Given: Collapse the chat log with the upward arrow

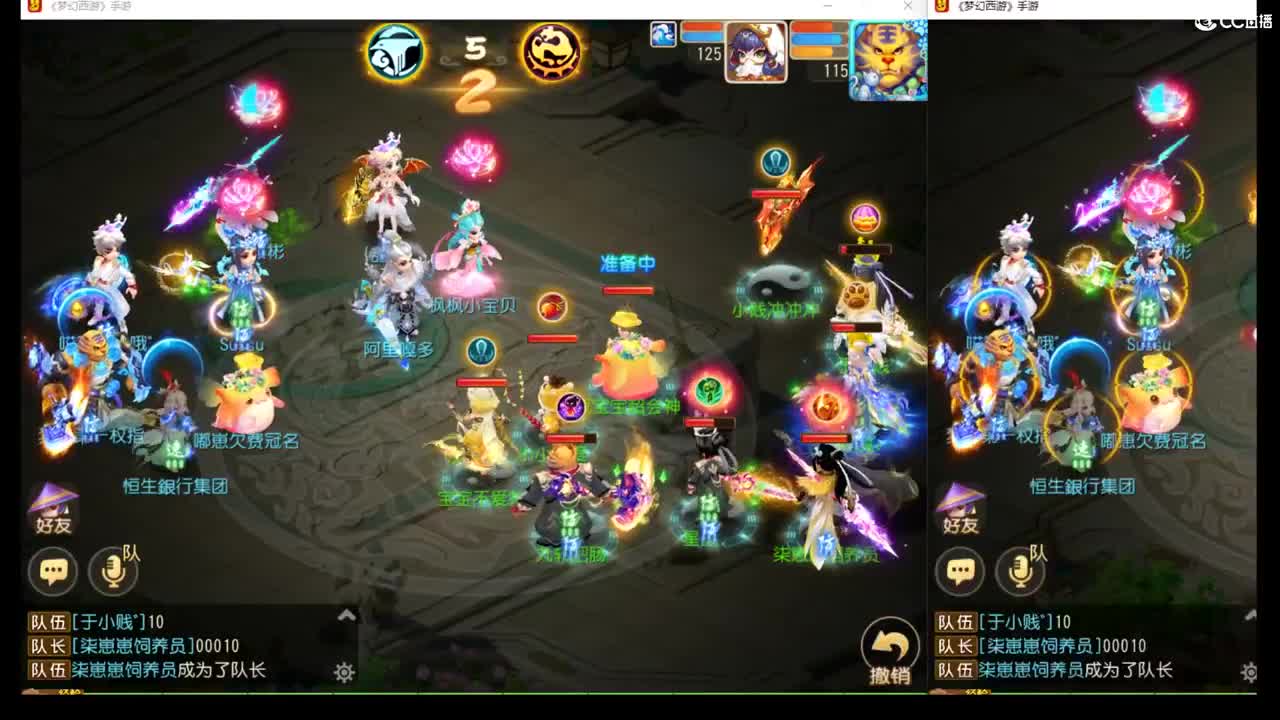Looking at the screenshot, I should click(346, 614).
